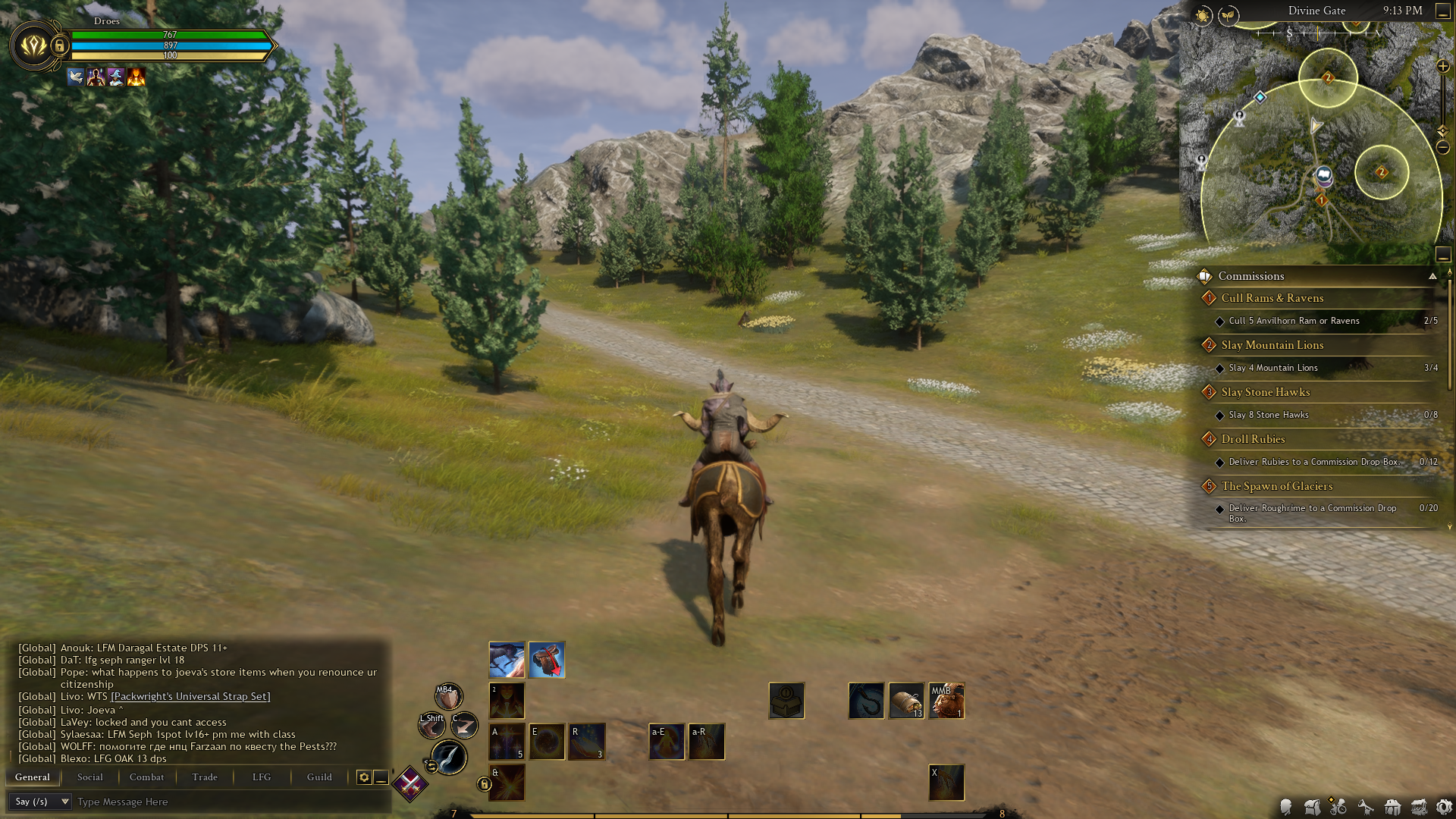
Task: Click the Packwright's Universal Strap Set link
Action: click(190, 696)
